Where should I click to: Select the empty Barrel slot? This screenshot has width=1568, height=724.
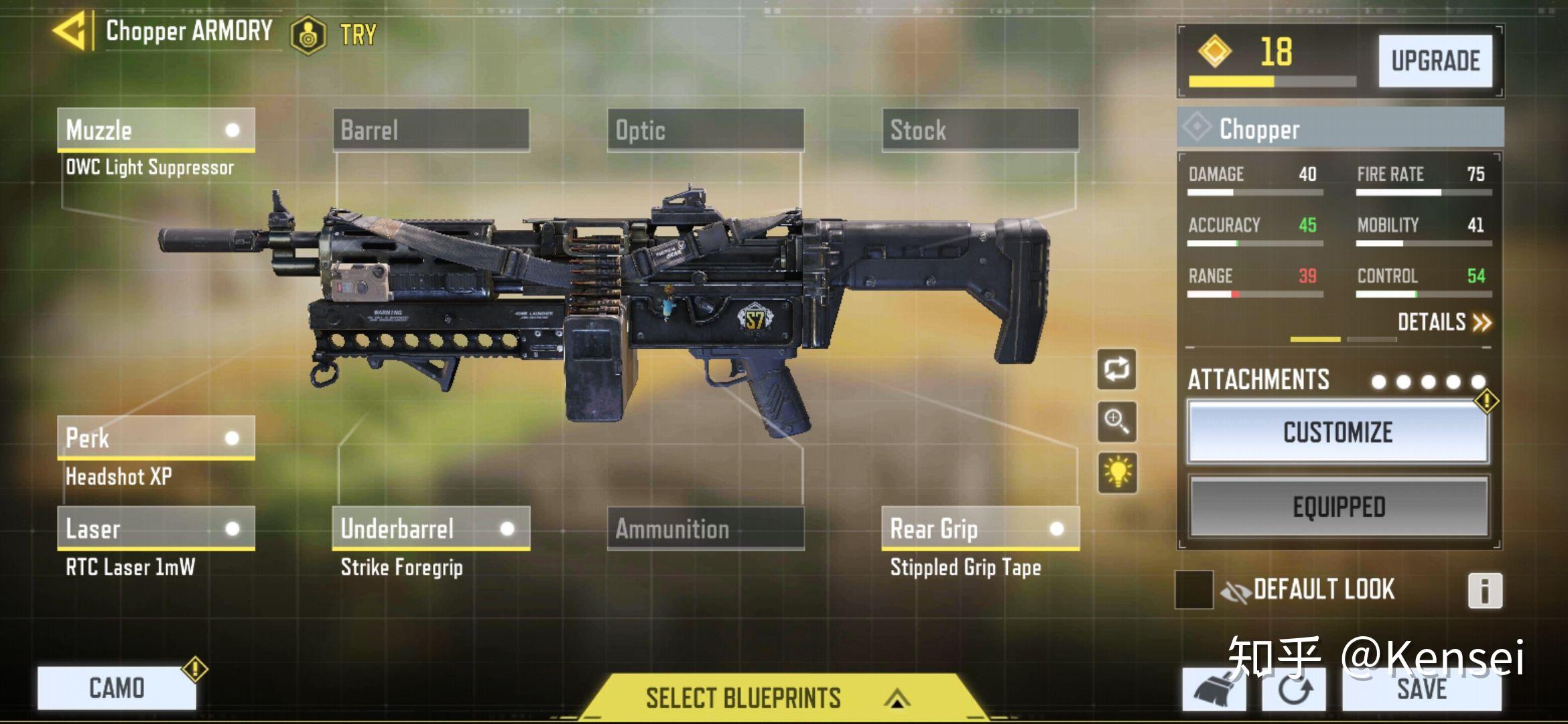click(431, 129)
